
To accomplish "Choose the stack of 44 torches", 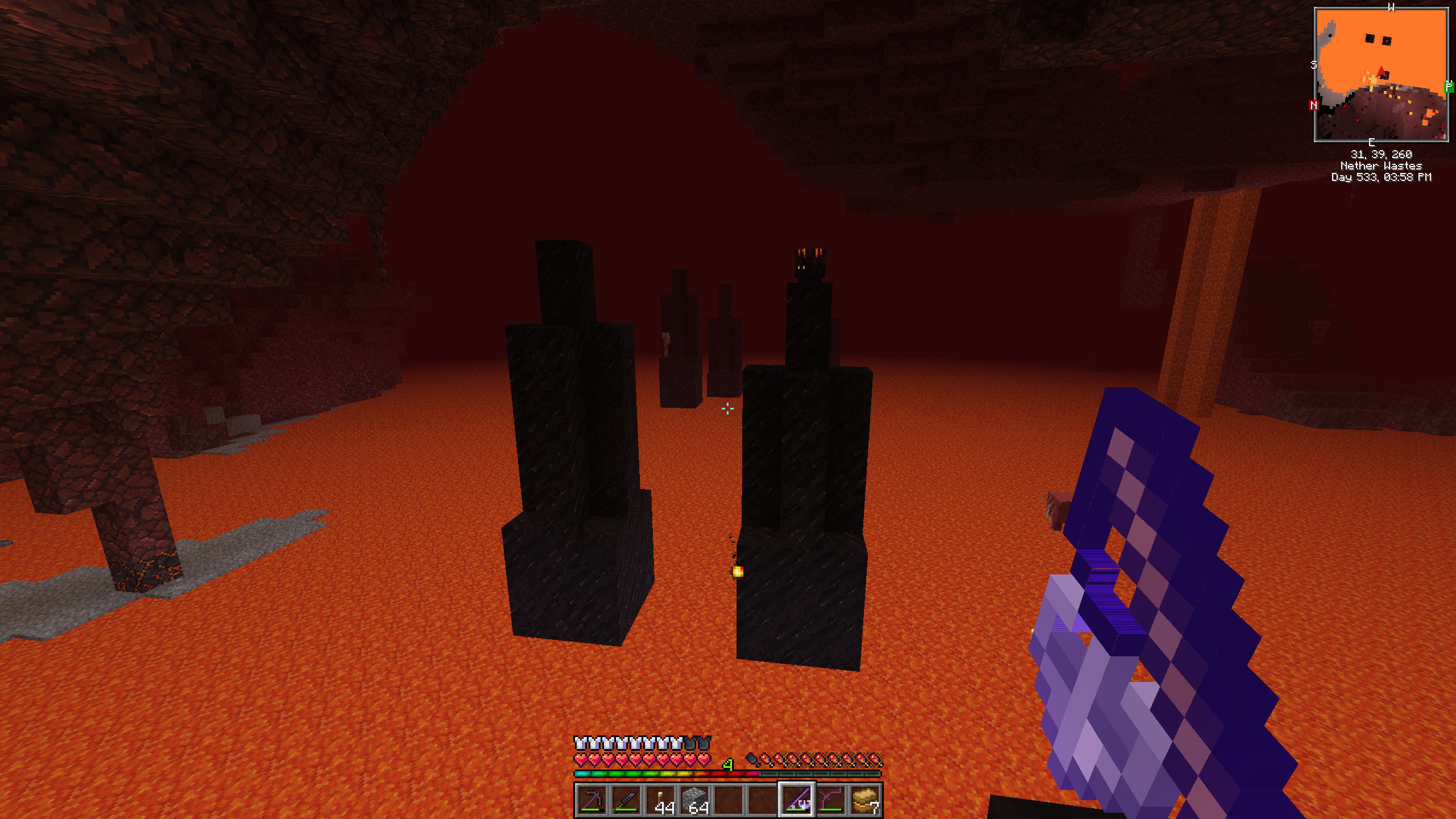I will pos(660,800).
